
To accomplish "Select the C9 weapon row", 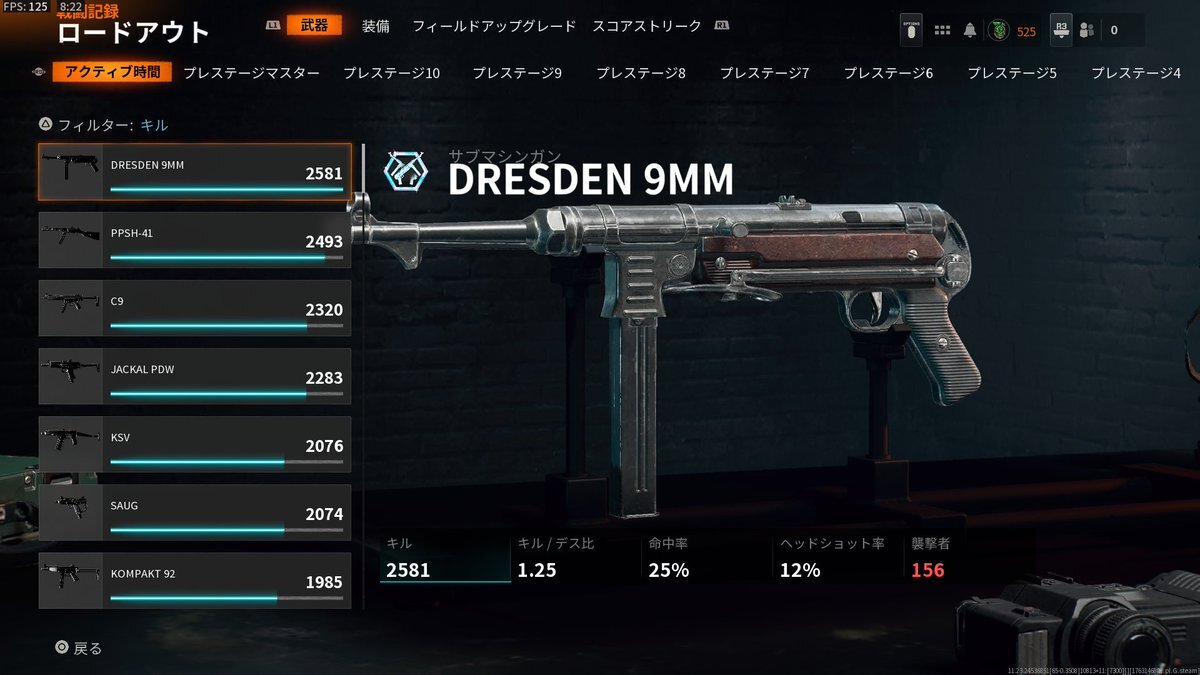I will (x=195, y=308).
